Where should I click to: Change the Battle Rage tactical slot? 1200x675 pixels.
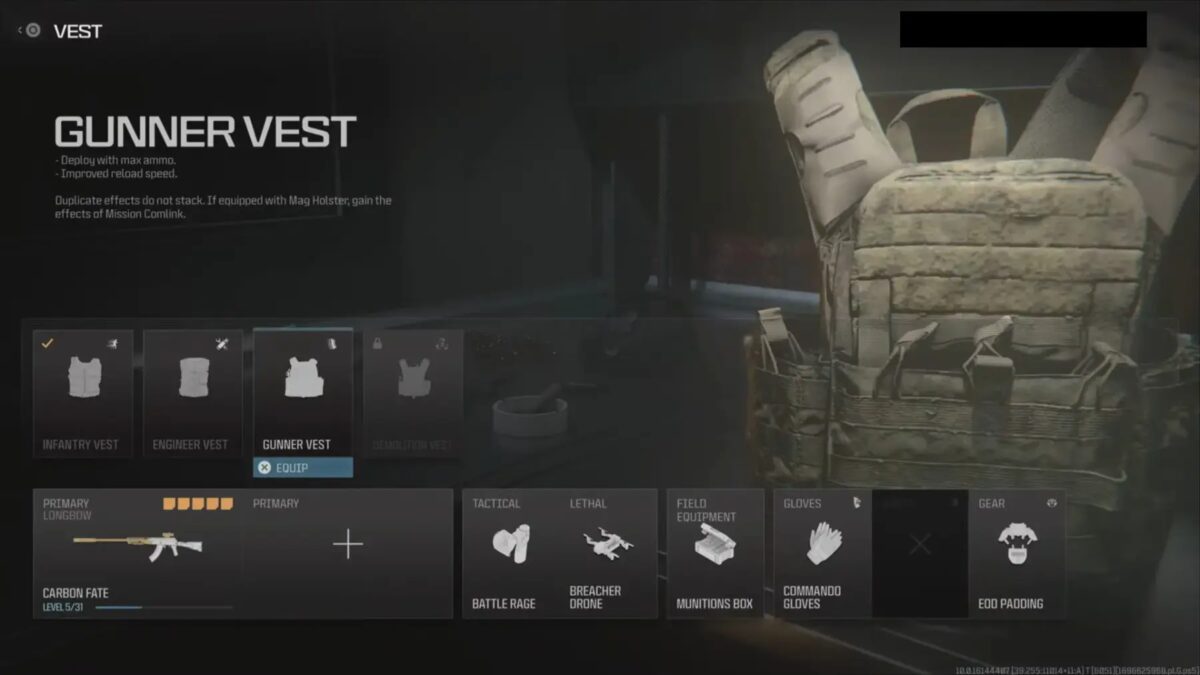(x=509, y=553)
